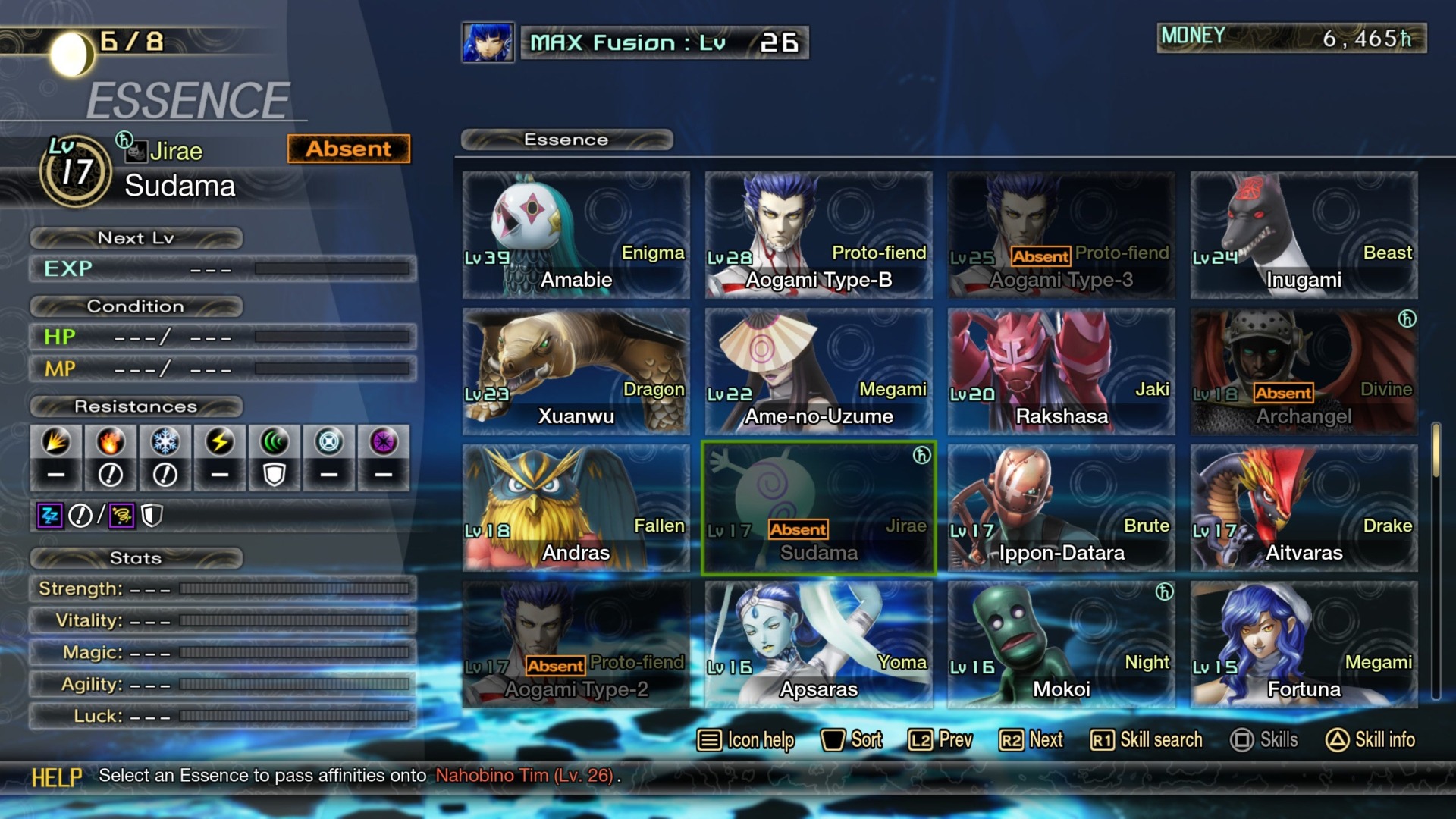The width and height of the screenshot is (1456, 819).
Task: Click the Ice resistance icon
Action: [165, 458]
